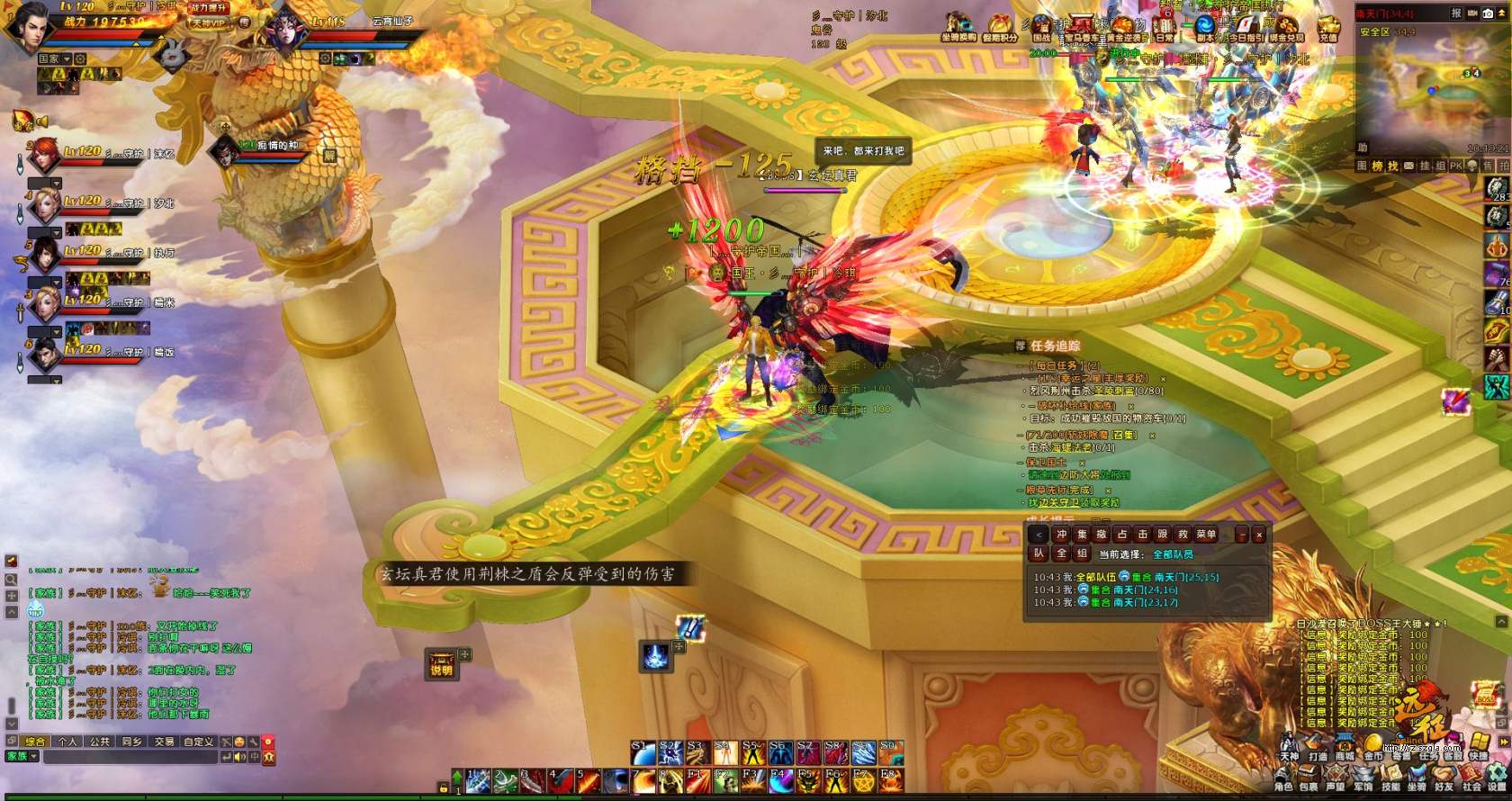Open the 包裹 inventory bag
This screenshot has height=801, width=1512.
[x=1309, y=781]
